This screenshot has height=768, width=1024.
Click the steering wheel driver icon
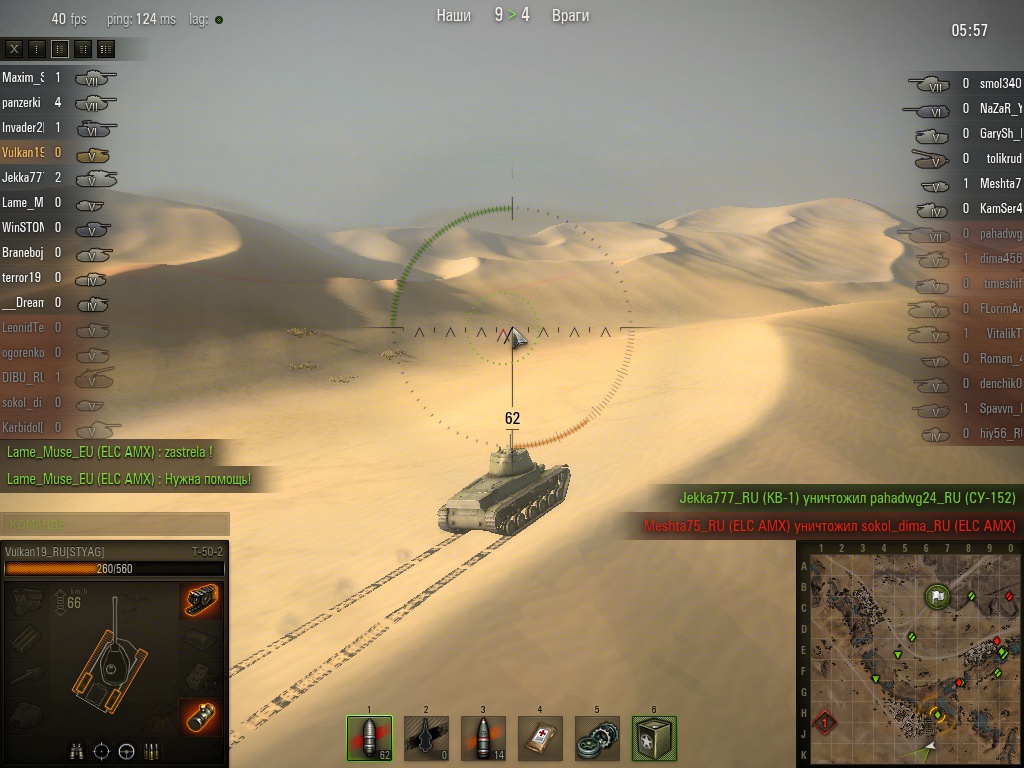click(x=127, y=751)
